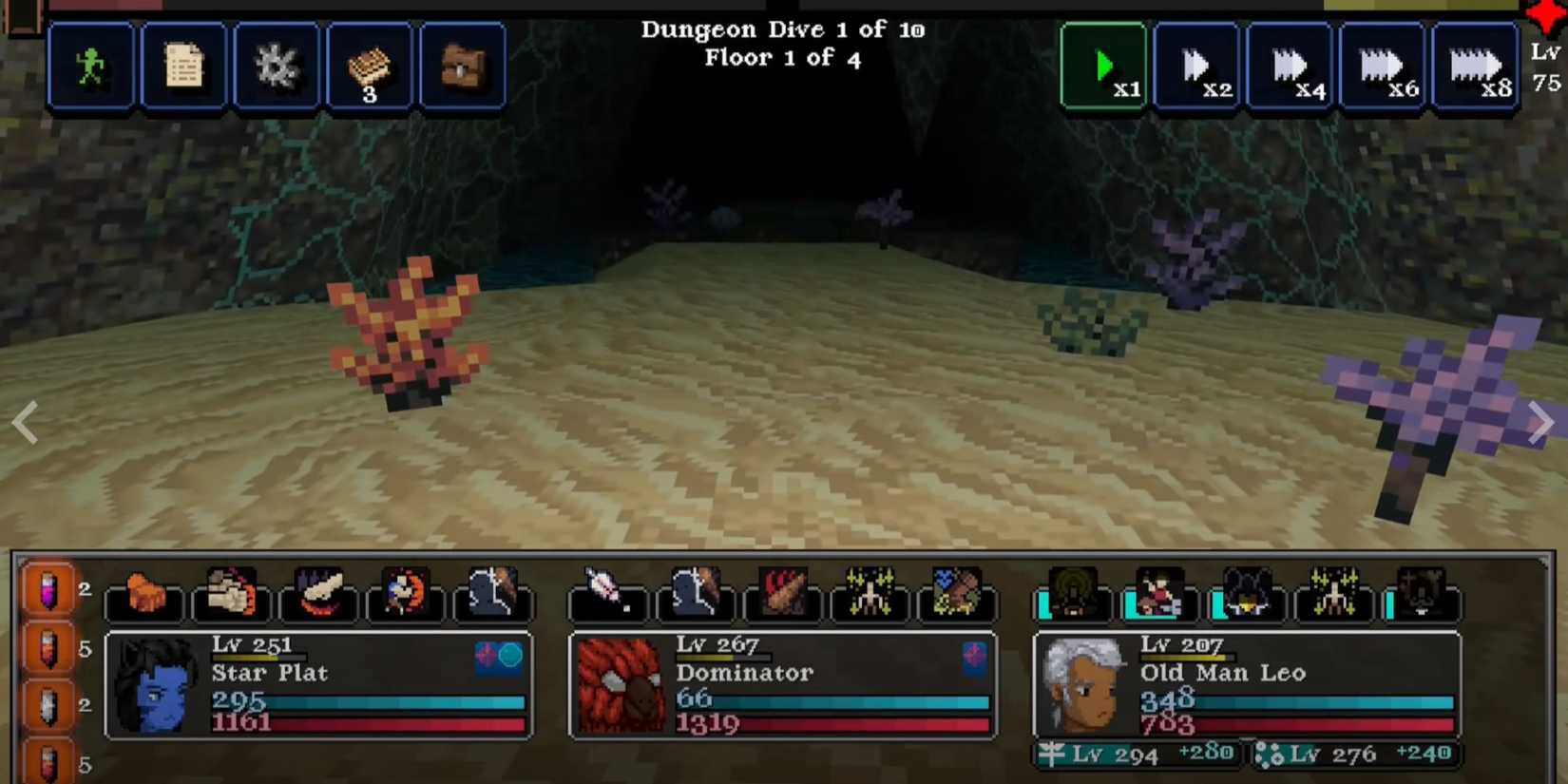Switch game speed to x4
This screenshot has width=1568, height=784.
1291,67
